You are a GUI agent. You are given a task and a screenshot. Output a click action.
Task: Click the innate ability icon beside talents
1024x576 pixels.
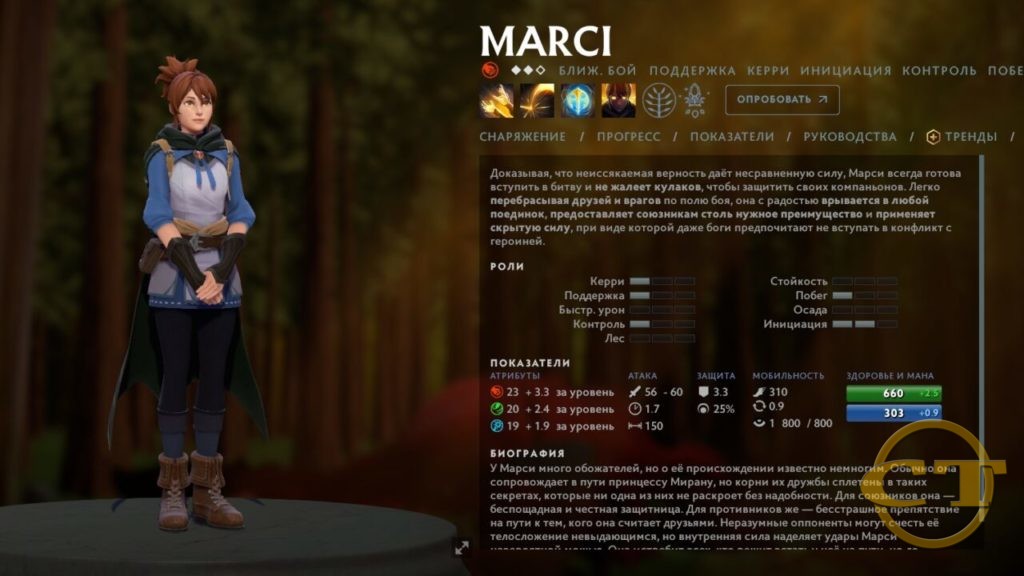tap(694, 100)
